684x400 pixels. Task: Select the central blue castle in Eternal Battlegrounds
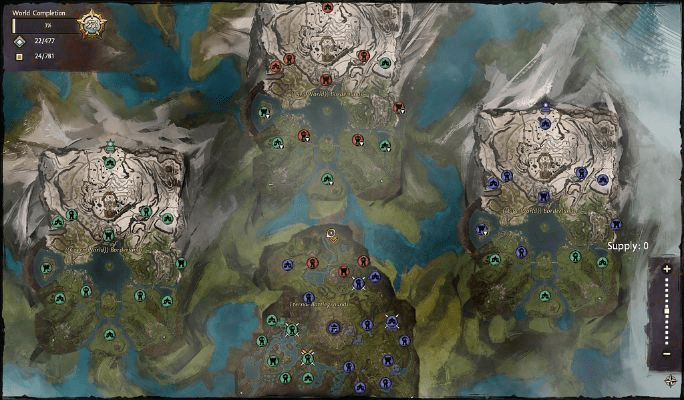pyautogui.click(x=334, y=327)
